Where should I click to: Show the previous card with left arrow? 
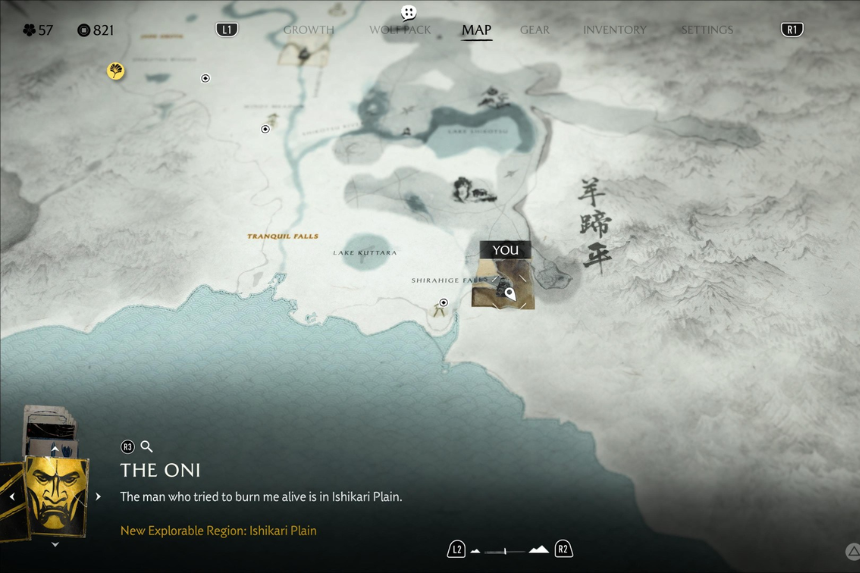(12, 496)
